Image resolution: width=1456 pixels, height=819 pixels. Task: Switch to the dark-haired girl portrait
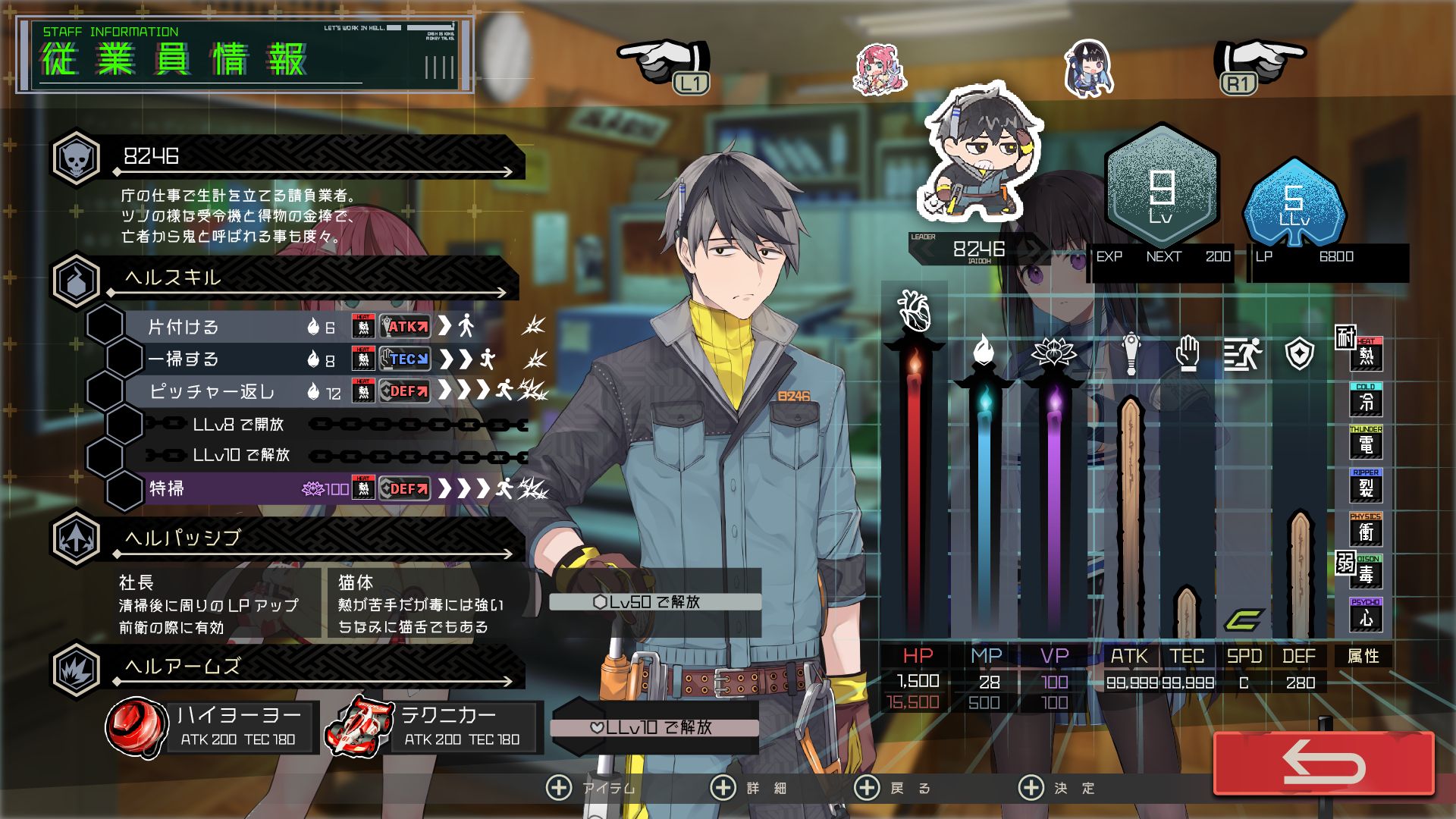1089,69
